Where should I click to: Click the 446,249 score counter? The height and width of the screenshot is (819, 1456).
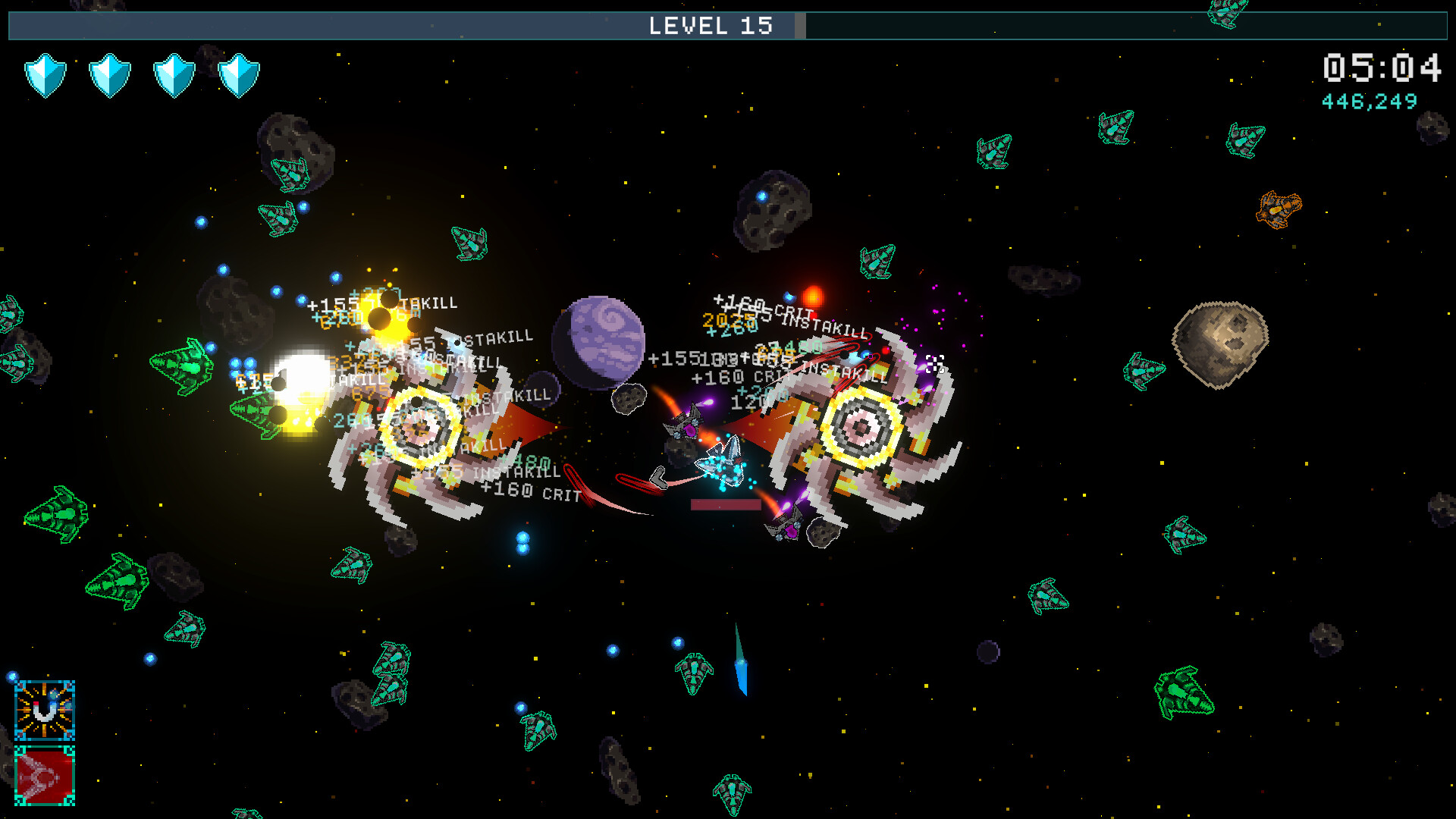[x=1368, y=99]
